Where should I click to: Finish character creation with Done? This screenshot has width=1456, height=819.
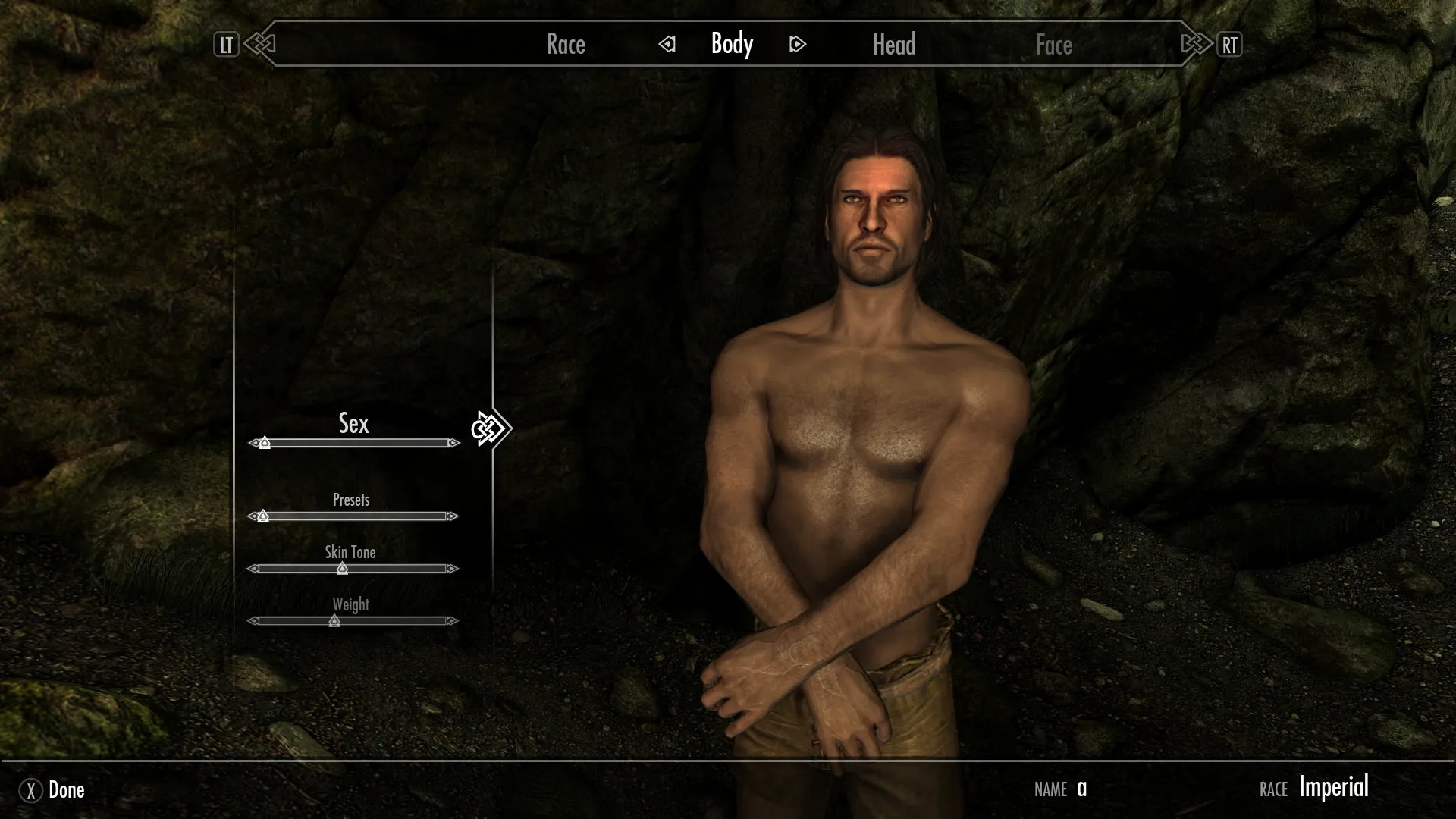52,790
